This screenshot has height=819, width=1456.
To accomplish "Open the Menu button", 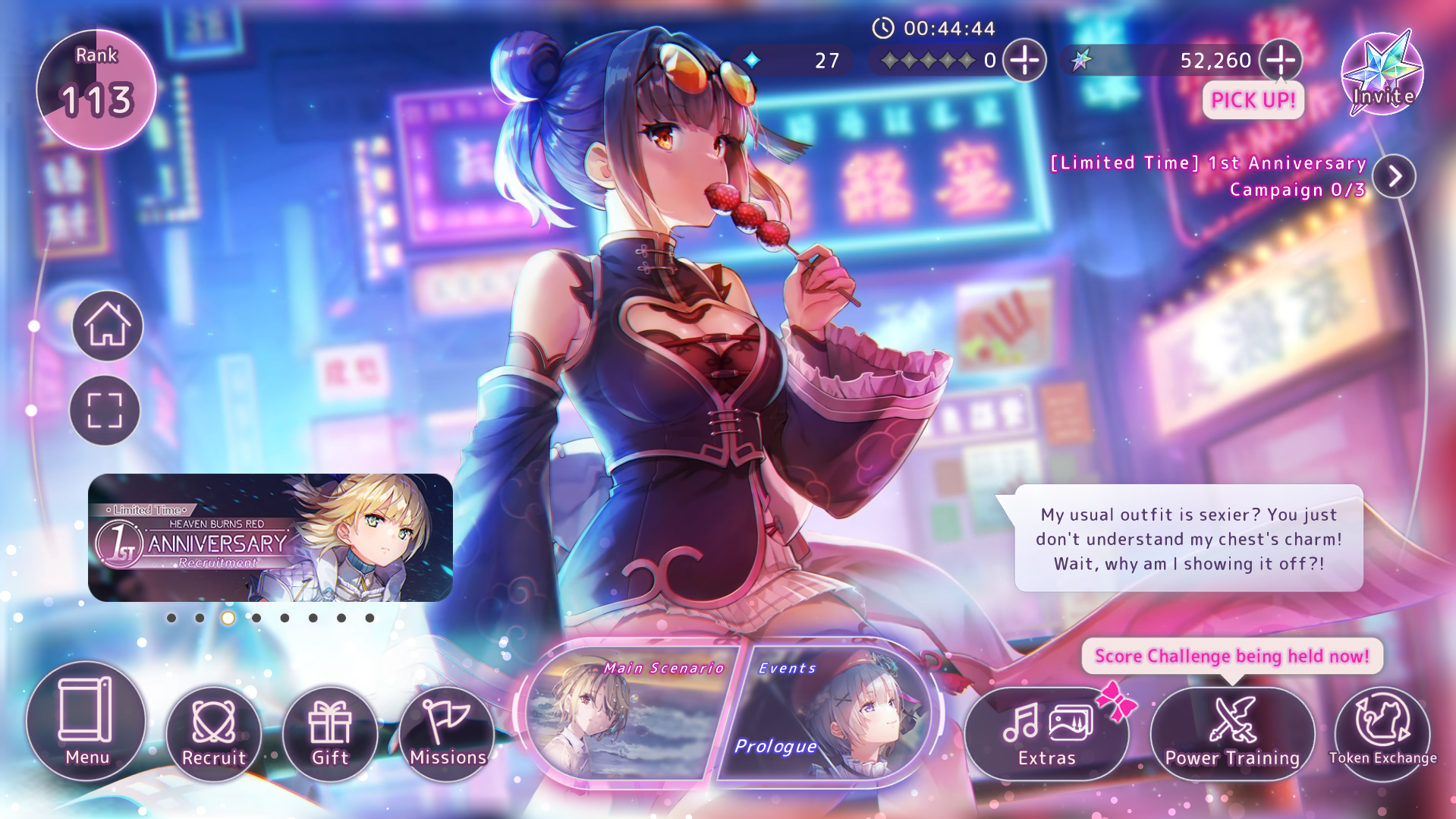I will pyautogui.click(x=86, y=721).
